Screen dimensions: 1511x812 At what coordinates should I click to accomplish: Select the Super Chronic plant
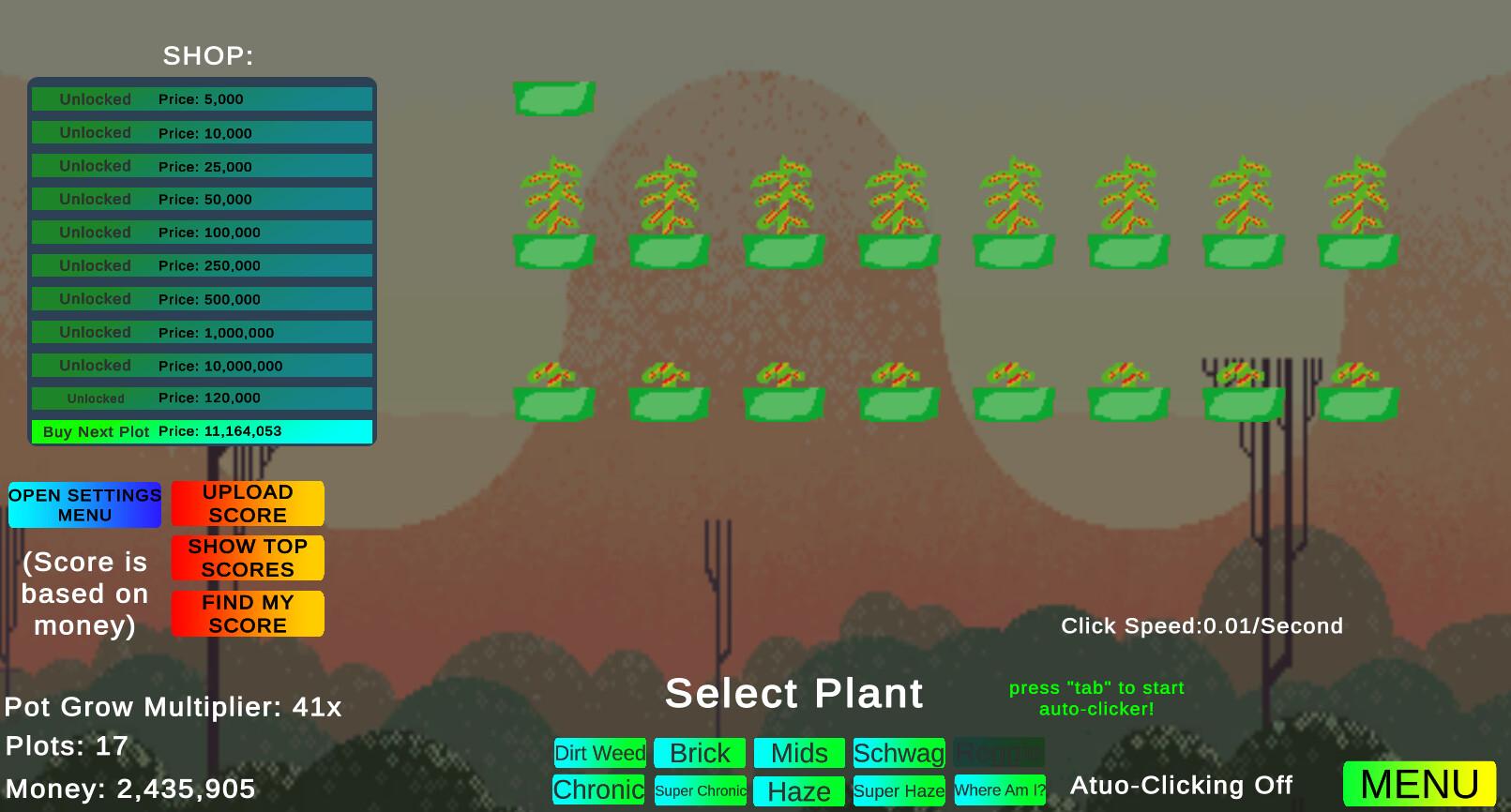(x=701, y=790)
